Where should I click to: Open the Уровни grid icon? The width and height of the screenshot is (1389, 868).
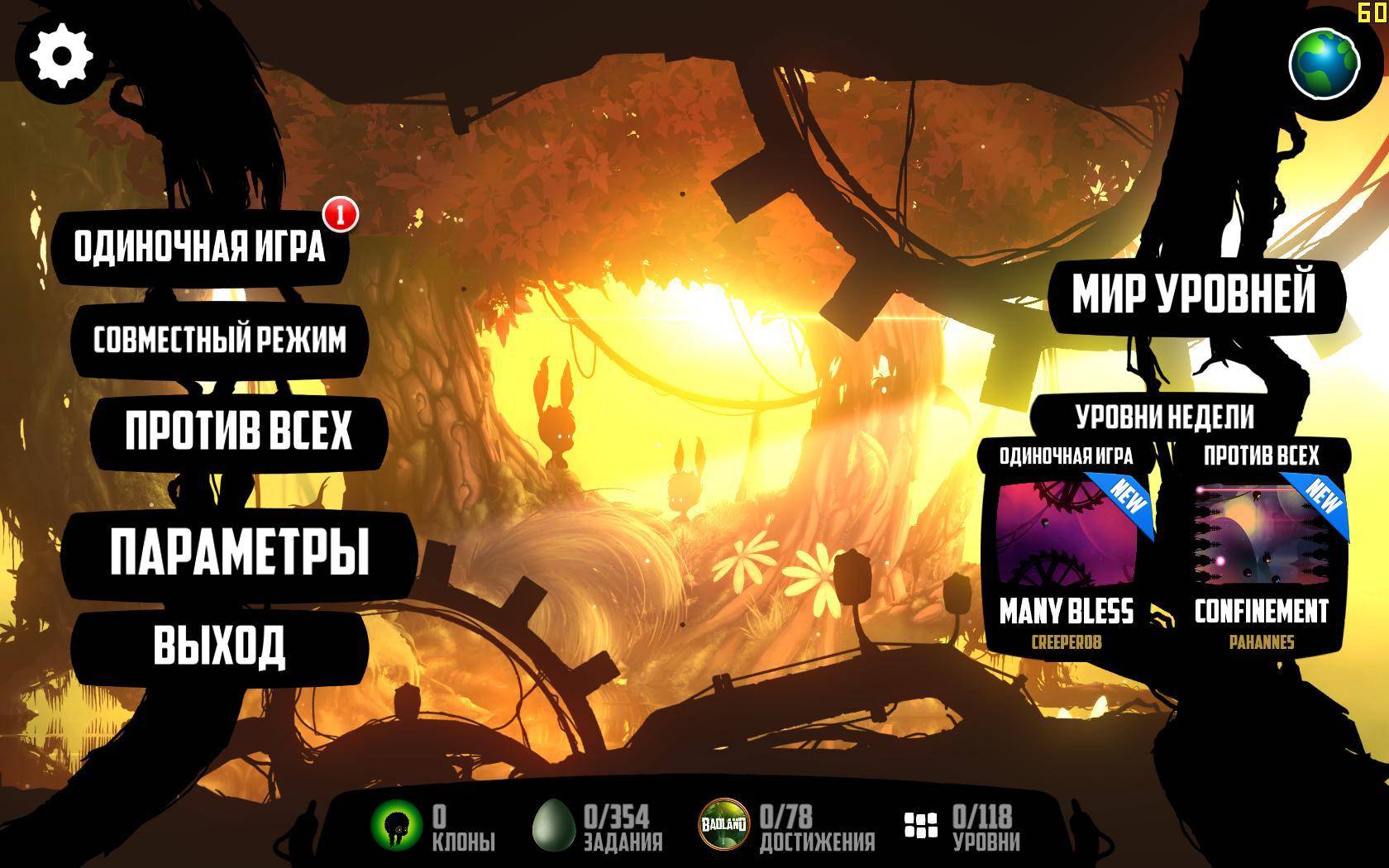pyautogui.click(x=920, y=825)
